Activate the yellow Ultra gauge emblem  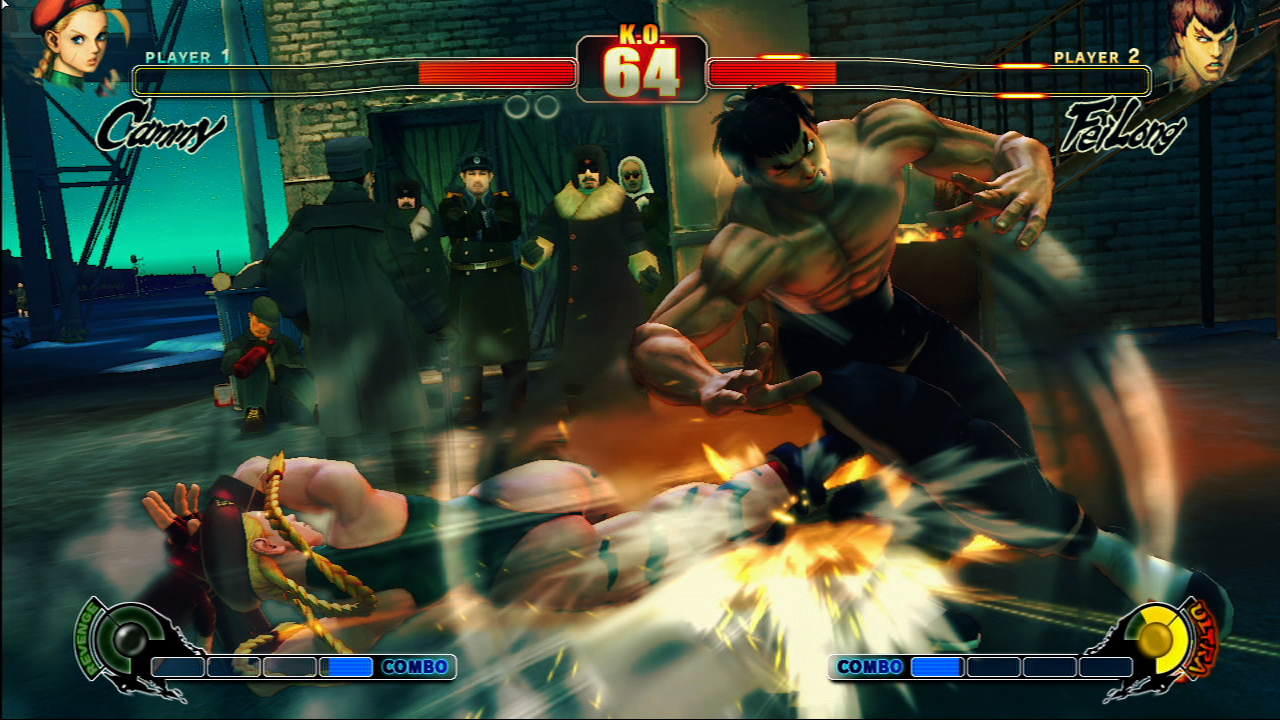tap(1159, 637)
